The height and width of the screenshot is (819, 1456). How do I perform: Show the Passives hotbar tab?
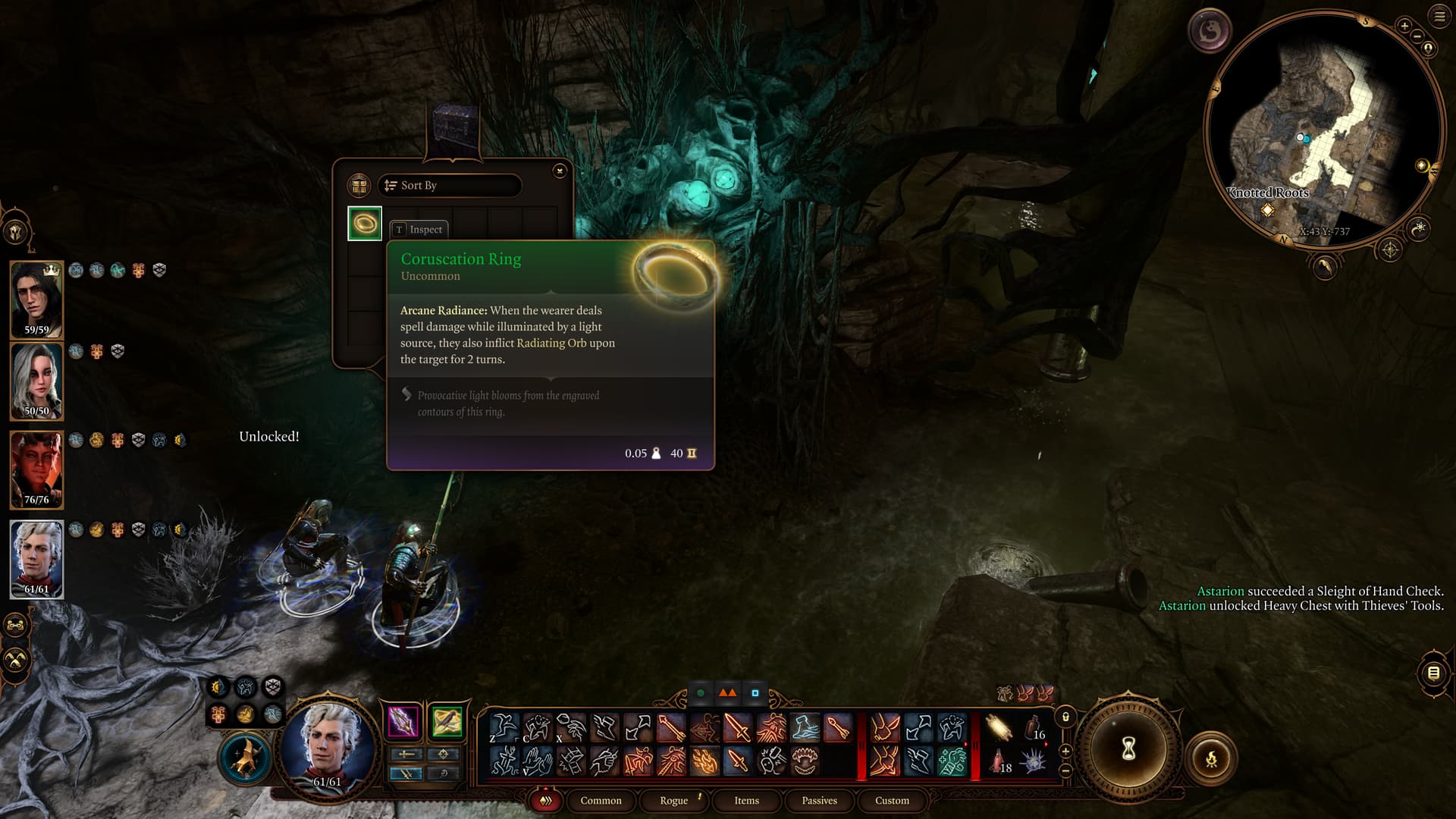[x=819, y=801]
